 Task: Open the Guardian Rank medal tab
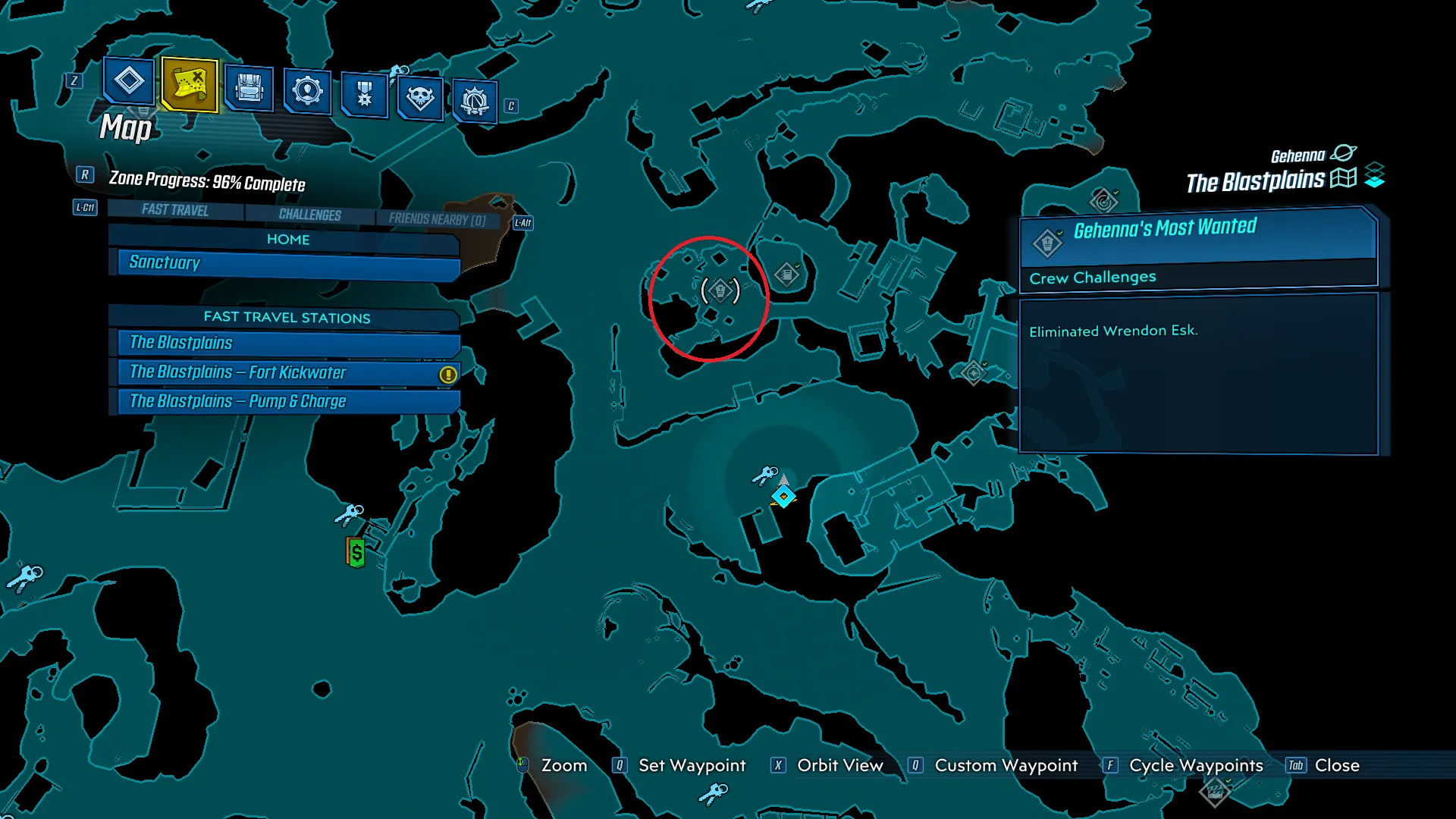click(x=365, y=94)
